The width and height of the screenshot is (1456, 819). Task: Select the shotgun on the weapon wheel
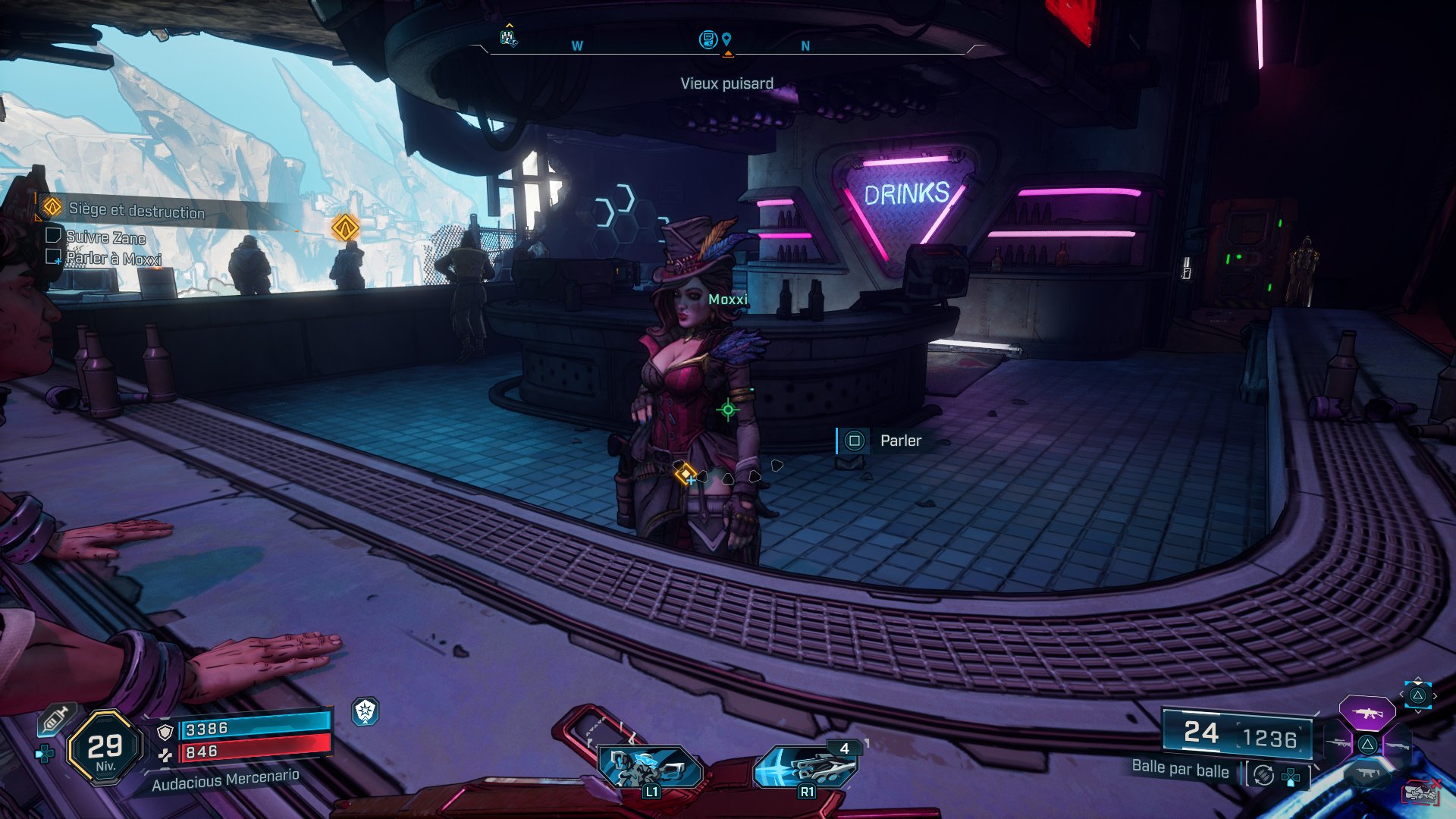[1398, 746]
